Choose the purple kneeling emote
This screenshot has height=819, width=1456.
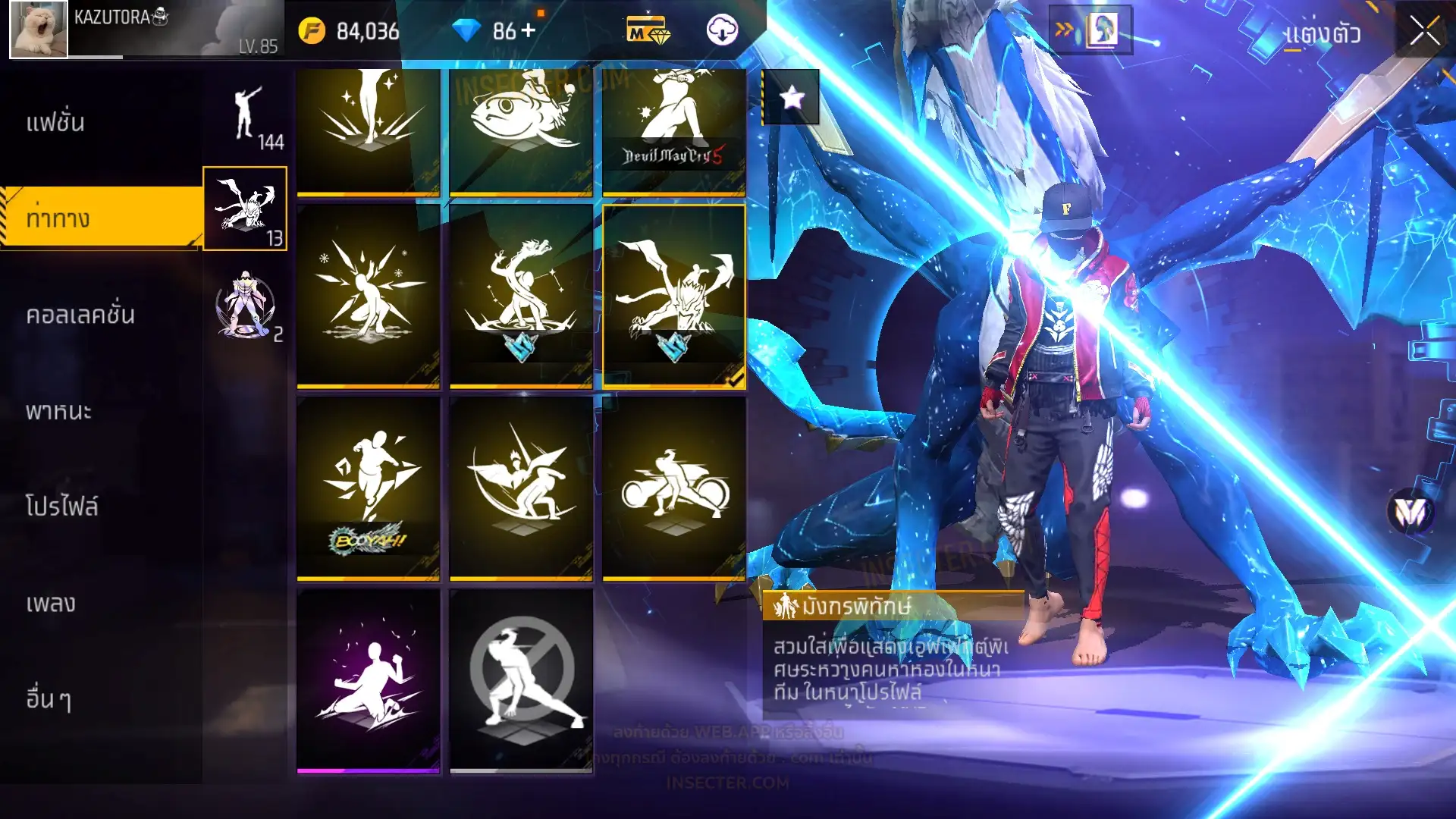click(369, 680)
